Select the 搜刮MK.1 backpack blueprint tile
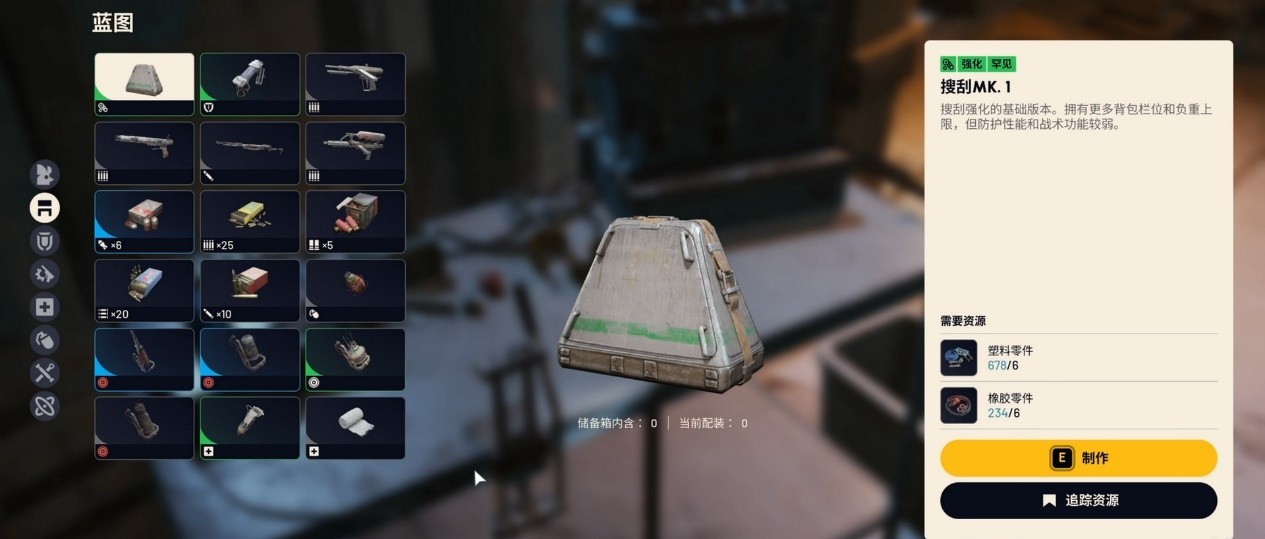The height and width of the screenshot is (539, 1265). click(x=145, y=85)
